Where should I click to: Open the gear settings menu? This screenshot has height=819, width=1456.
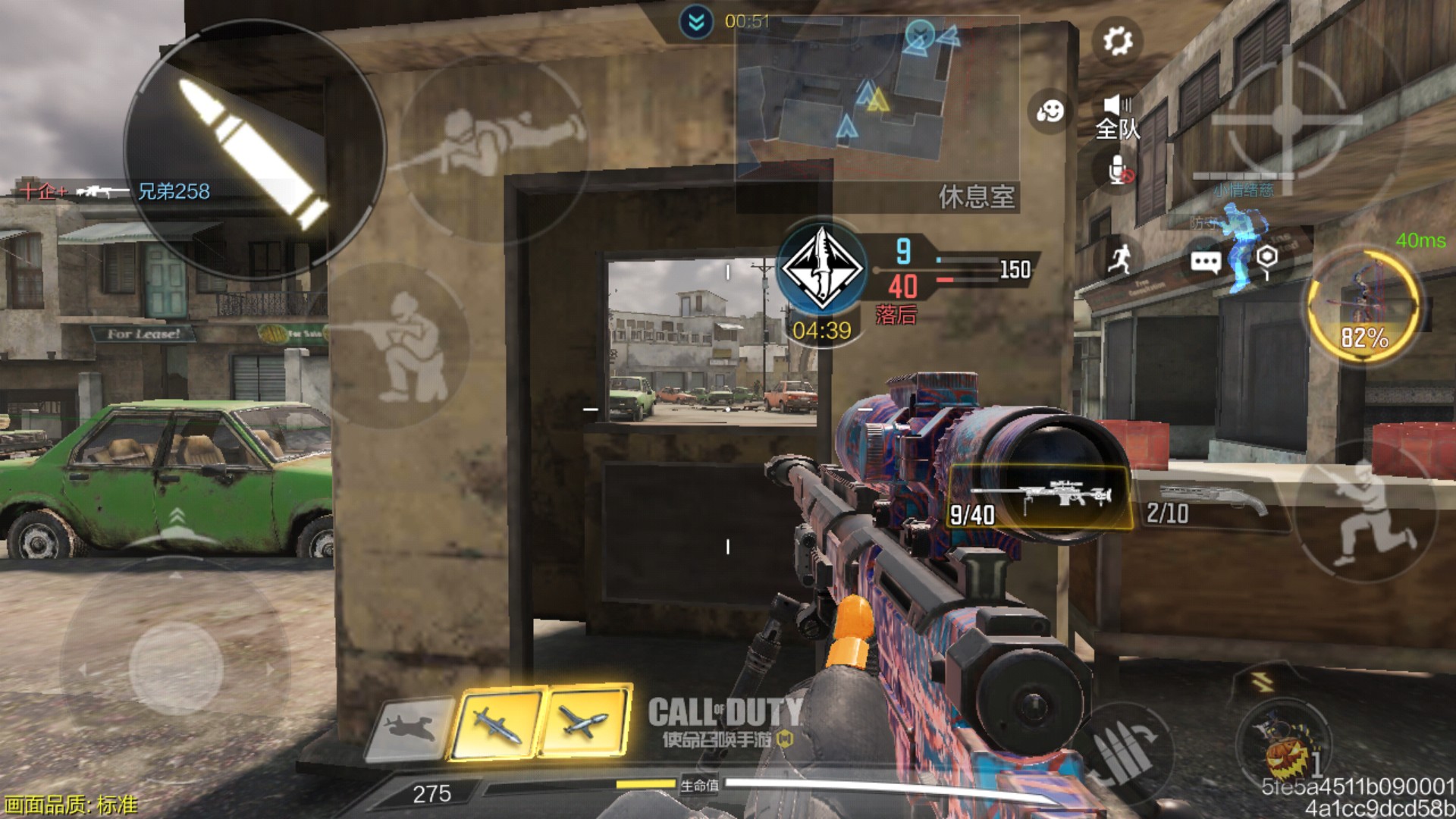(1118, 41)
